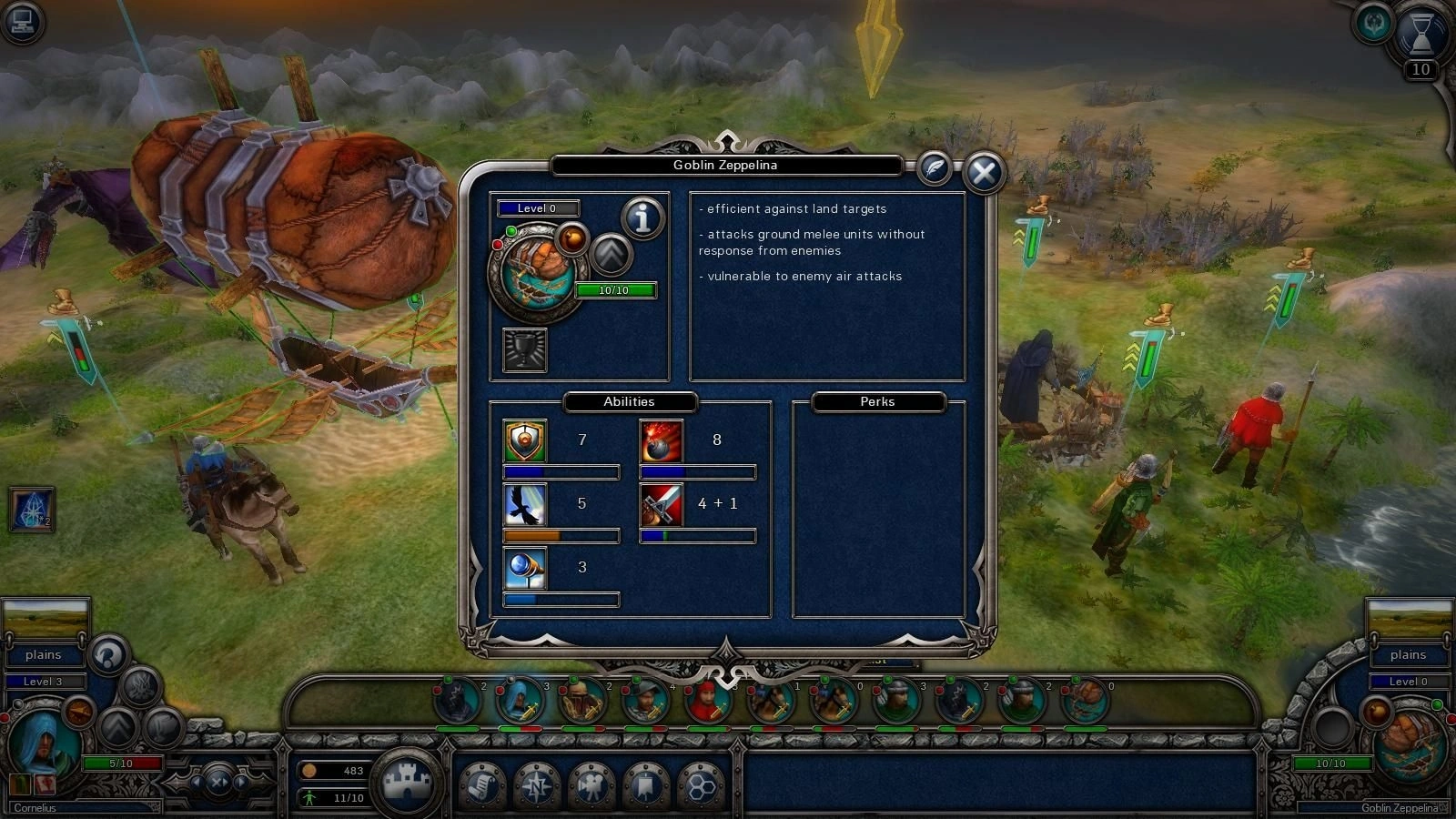Select the grey goblet slot in unit panel

525,349
